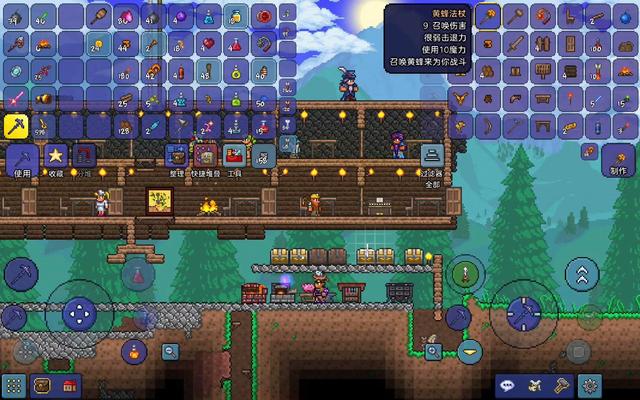Zoom with the magnifier button beside movement stick
The image size is (640, 400).
click(170, 351)
